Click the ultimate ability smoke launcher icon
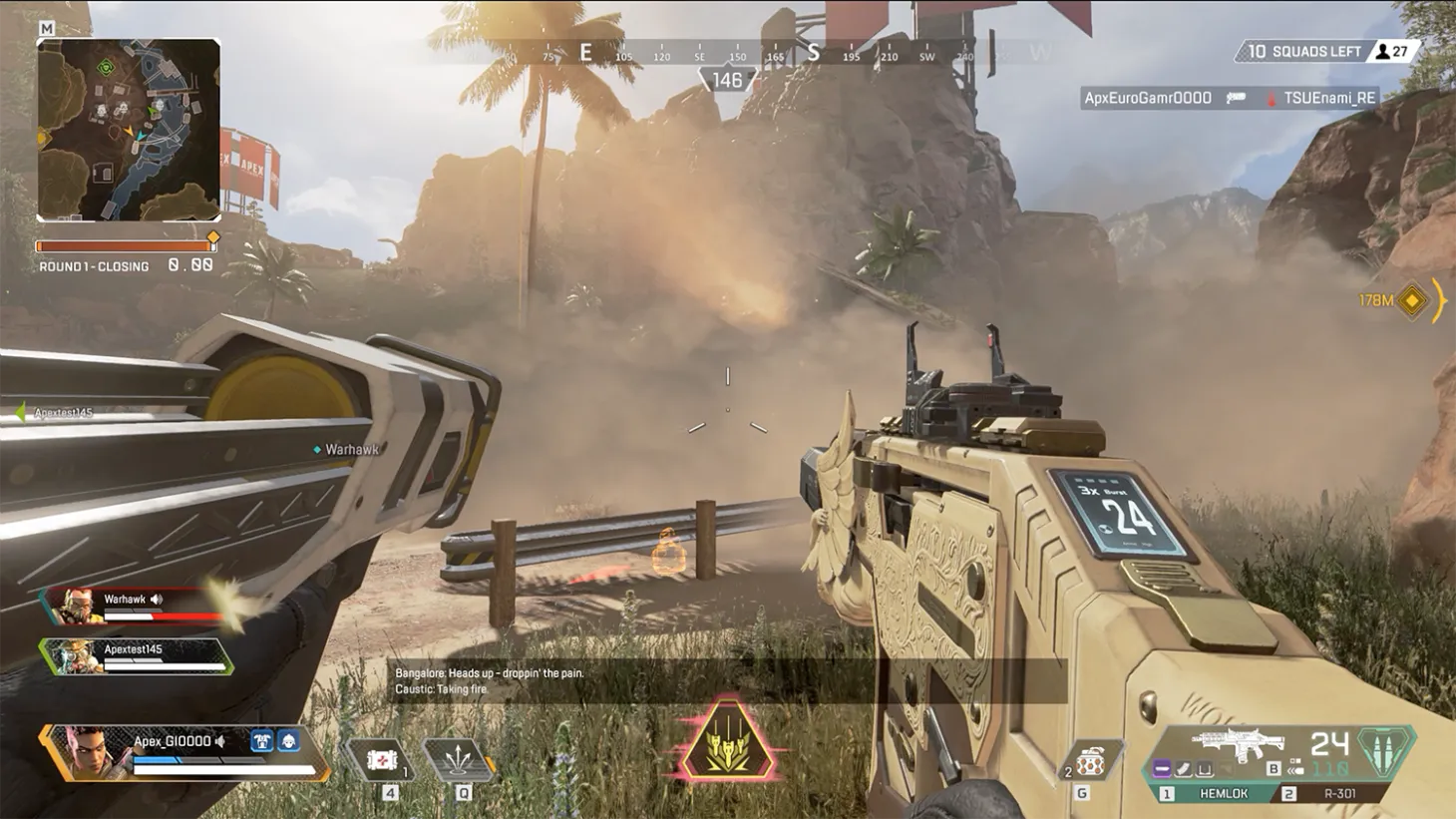This screenshot has width=1456, height=819. tap(728, 743)
